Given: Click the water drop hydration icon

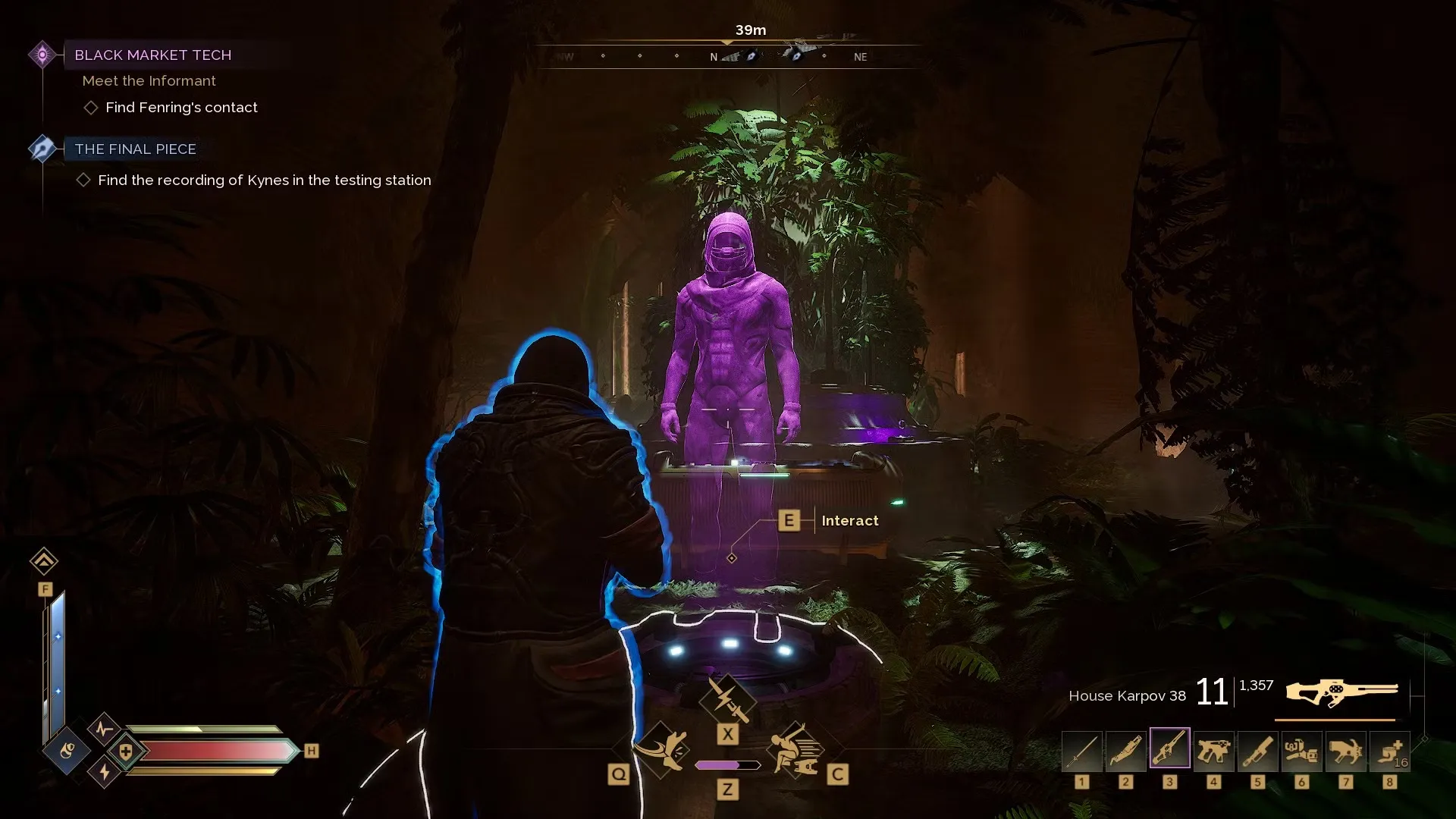Looking at the screenshot, I should click(67, 751).
